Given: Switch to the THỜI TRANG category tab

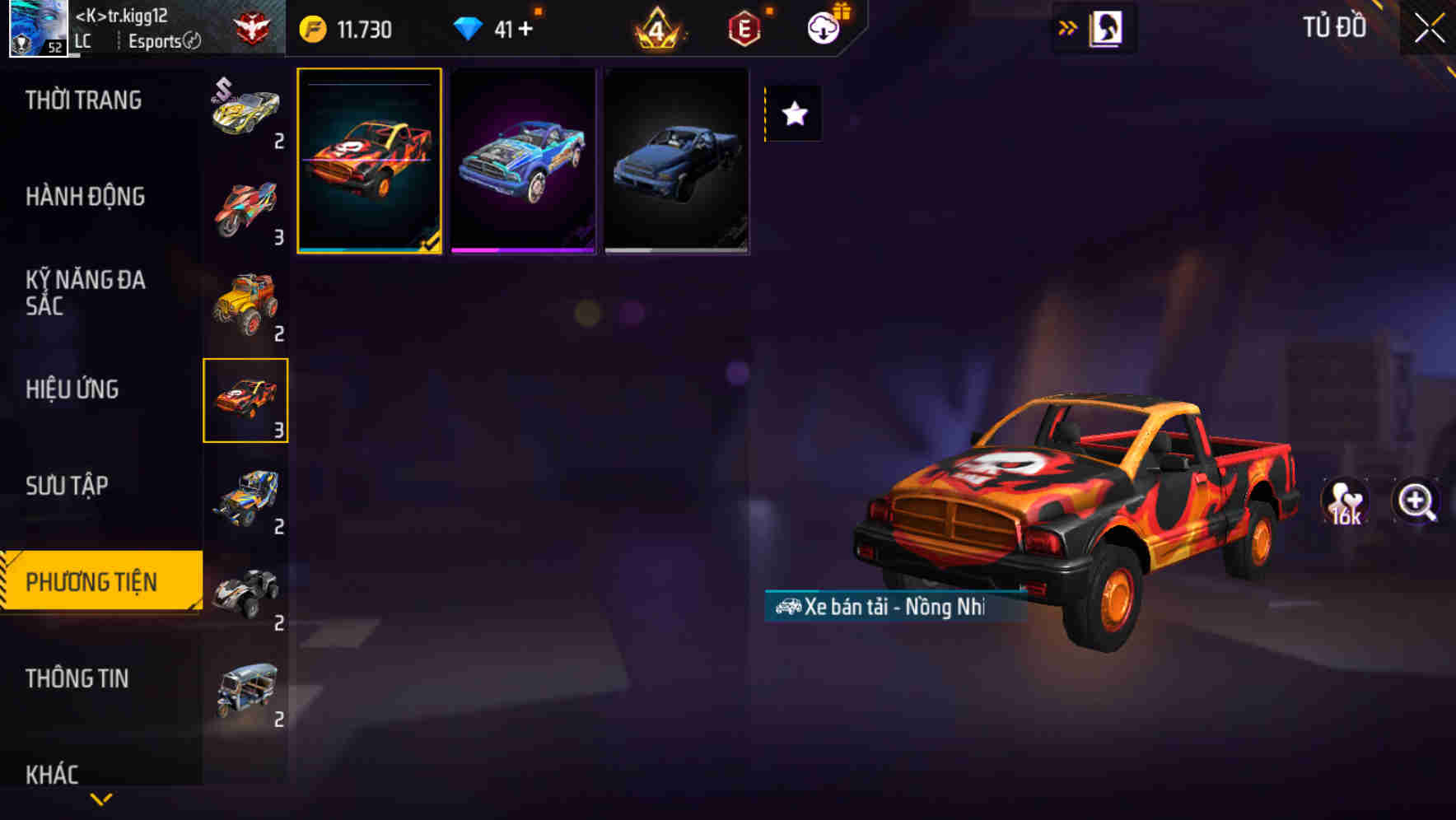Looking at the screenshot, I should [86, 100].
